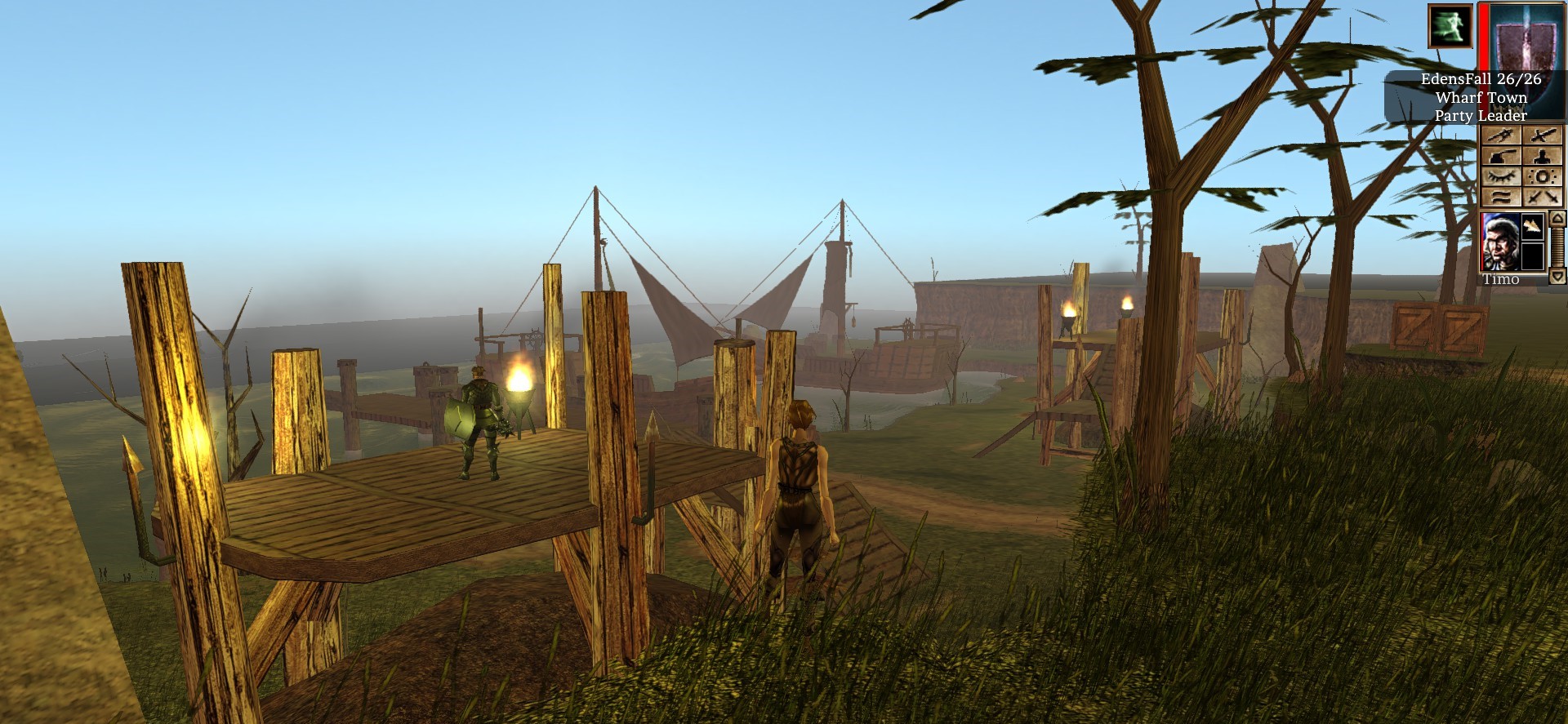This screenshot has width=1568, height=724.
Task: Click the person silhouette mode button
Action: point(1542,156)
